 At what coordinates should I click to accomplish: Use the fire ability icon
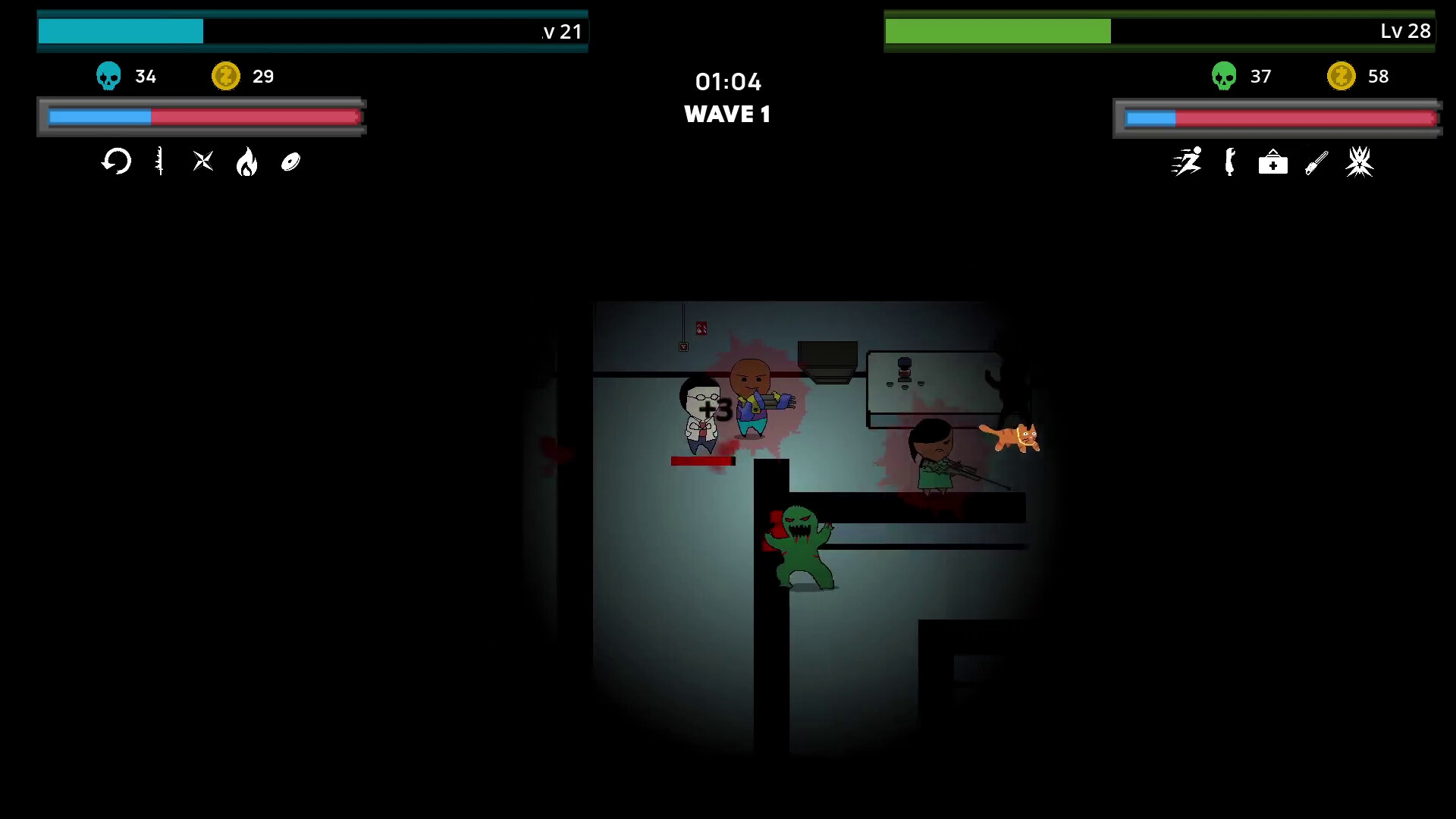[246, 162]
